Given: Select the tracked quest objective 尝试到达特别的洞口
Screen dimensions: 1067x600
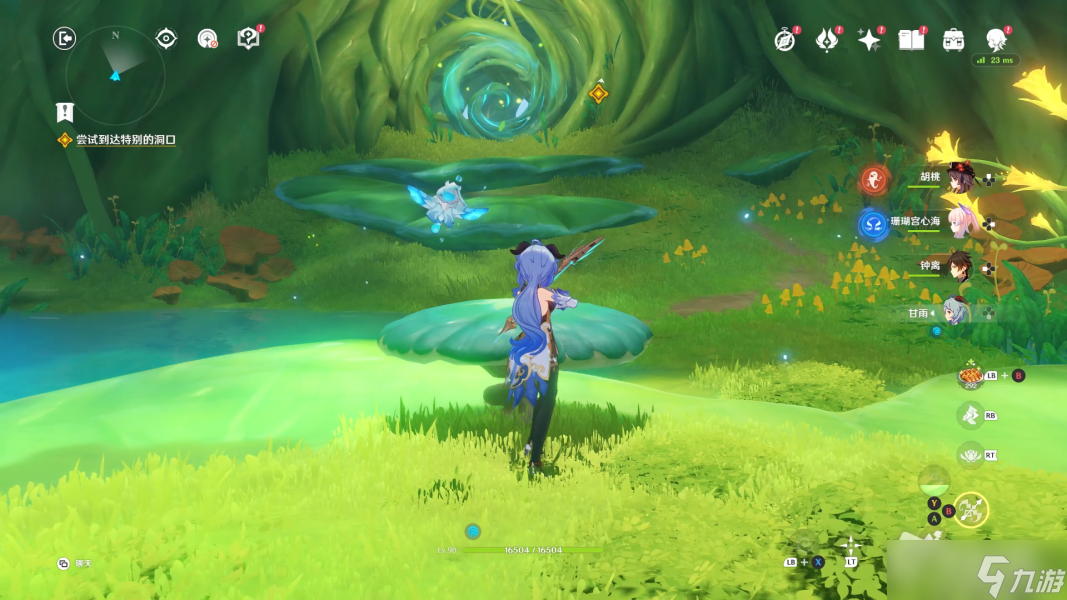Looking at the screenshot, I should point(125,140).
